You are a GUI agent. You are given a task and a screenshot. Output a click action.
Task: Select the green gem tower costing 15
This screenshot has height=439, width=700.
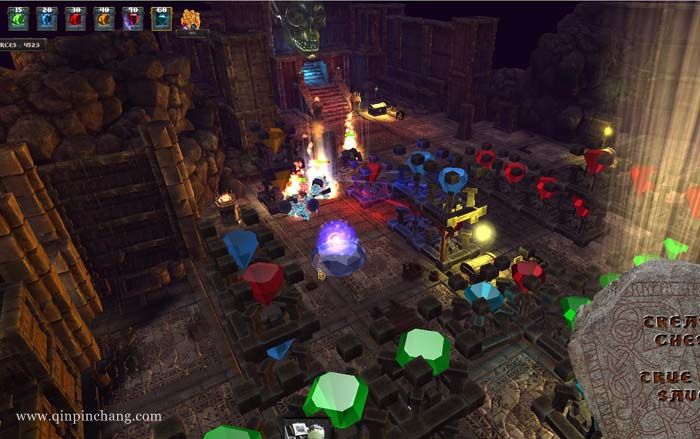[19, 18]
